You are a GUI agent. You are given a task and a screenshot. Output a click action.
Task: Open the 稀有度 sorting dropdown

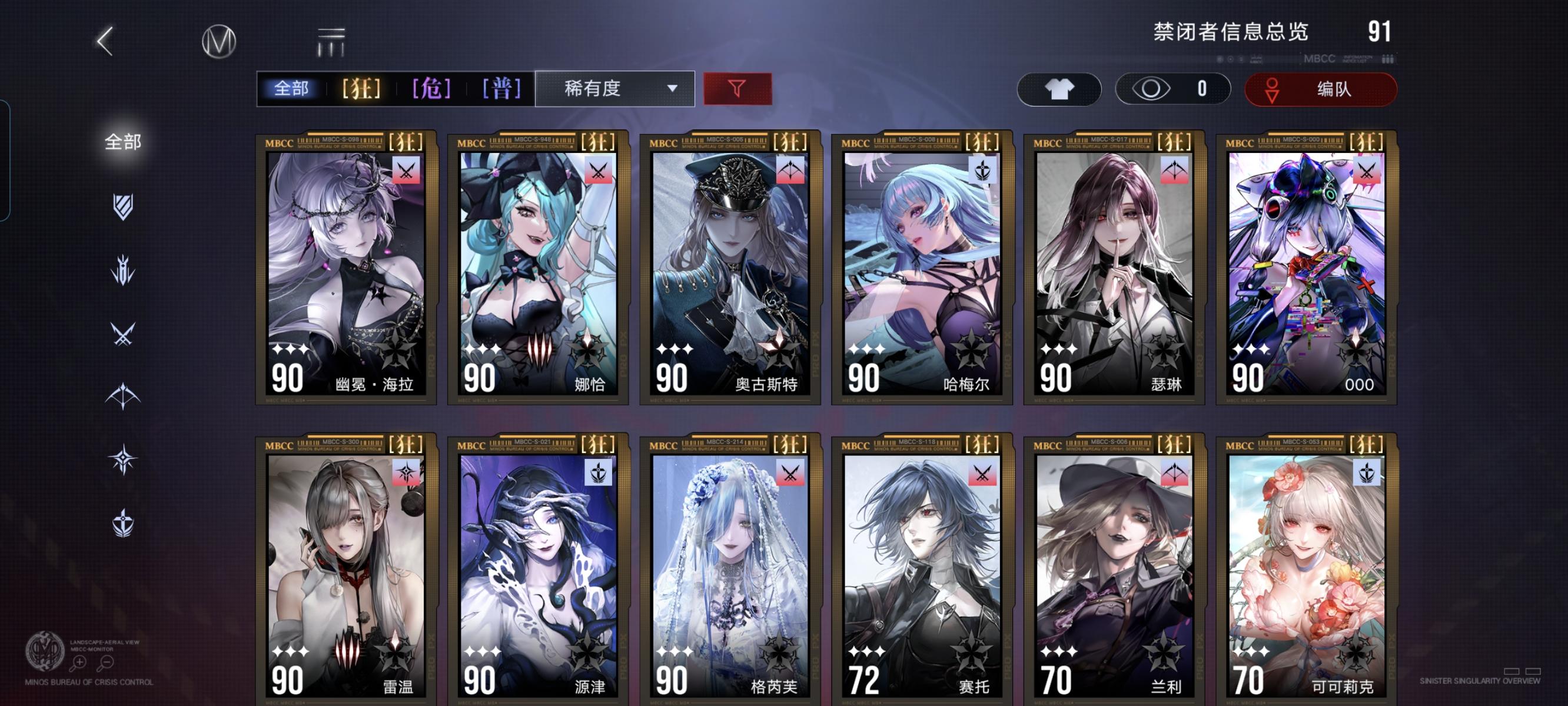(615, 88)
